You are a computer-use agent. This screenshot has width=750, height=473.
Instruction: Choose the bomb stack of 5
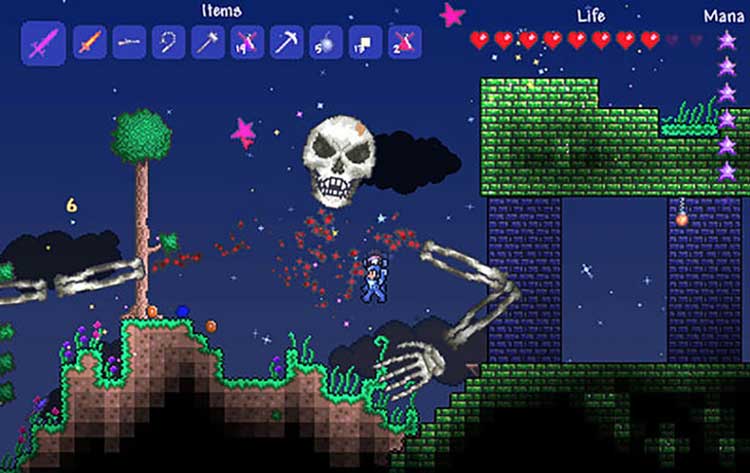[x=326, y=43]
